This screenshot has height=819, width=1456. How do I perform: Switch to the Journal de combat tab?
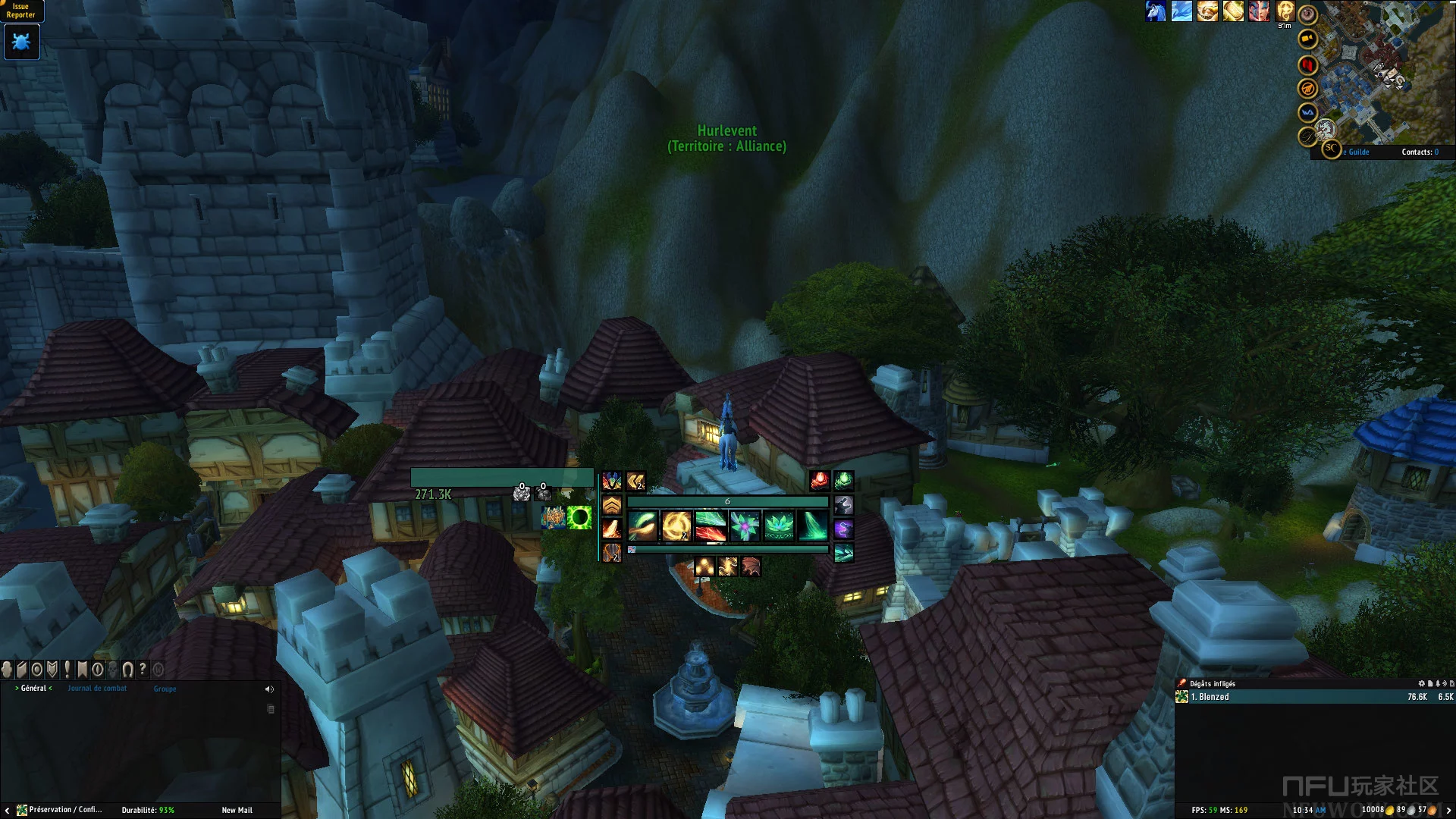[97, 689]
